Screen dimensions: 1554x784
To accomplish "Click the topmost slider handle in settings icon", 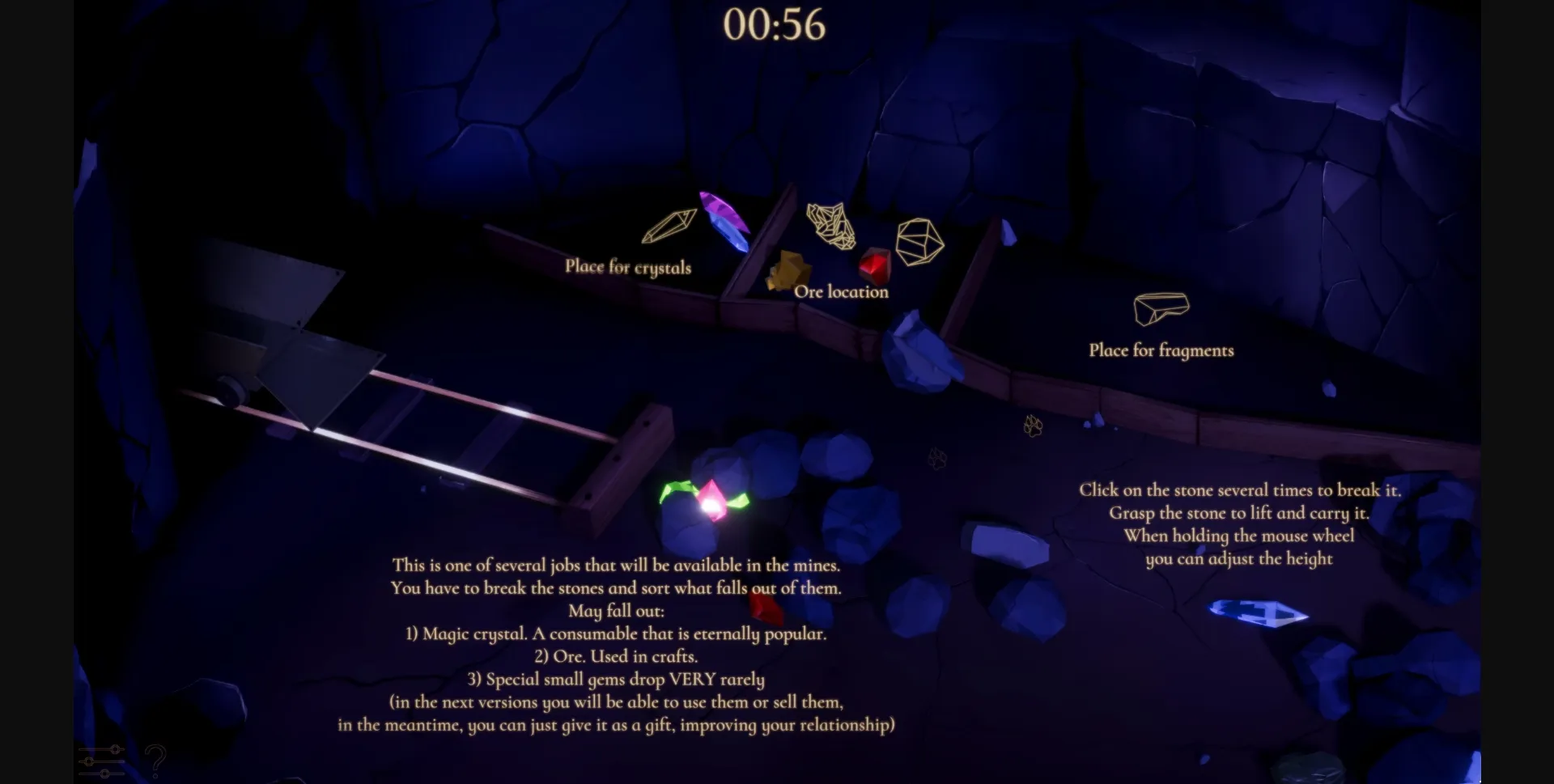I will click(x=115, y=748).
